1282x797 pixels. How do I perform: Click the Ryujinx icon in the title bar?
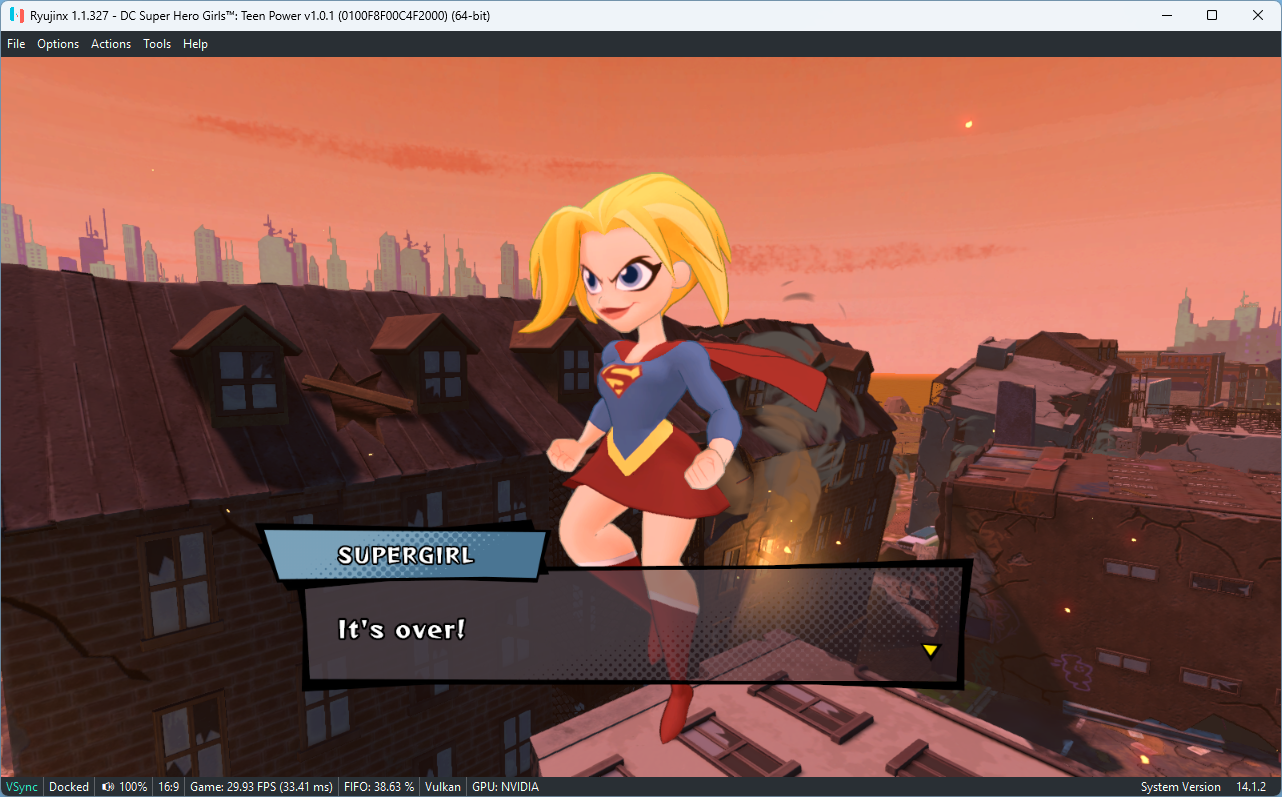click(x=14, y=15)
